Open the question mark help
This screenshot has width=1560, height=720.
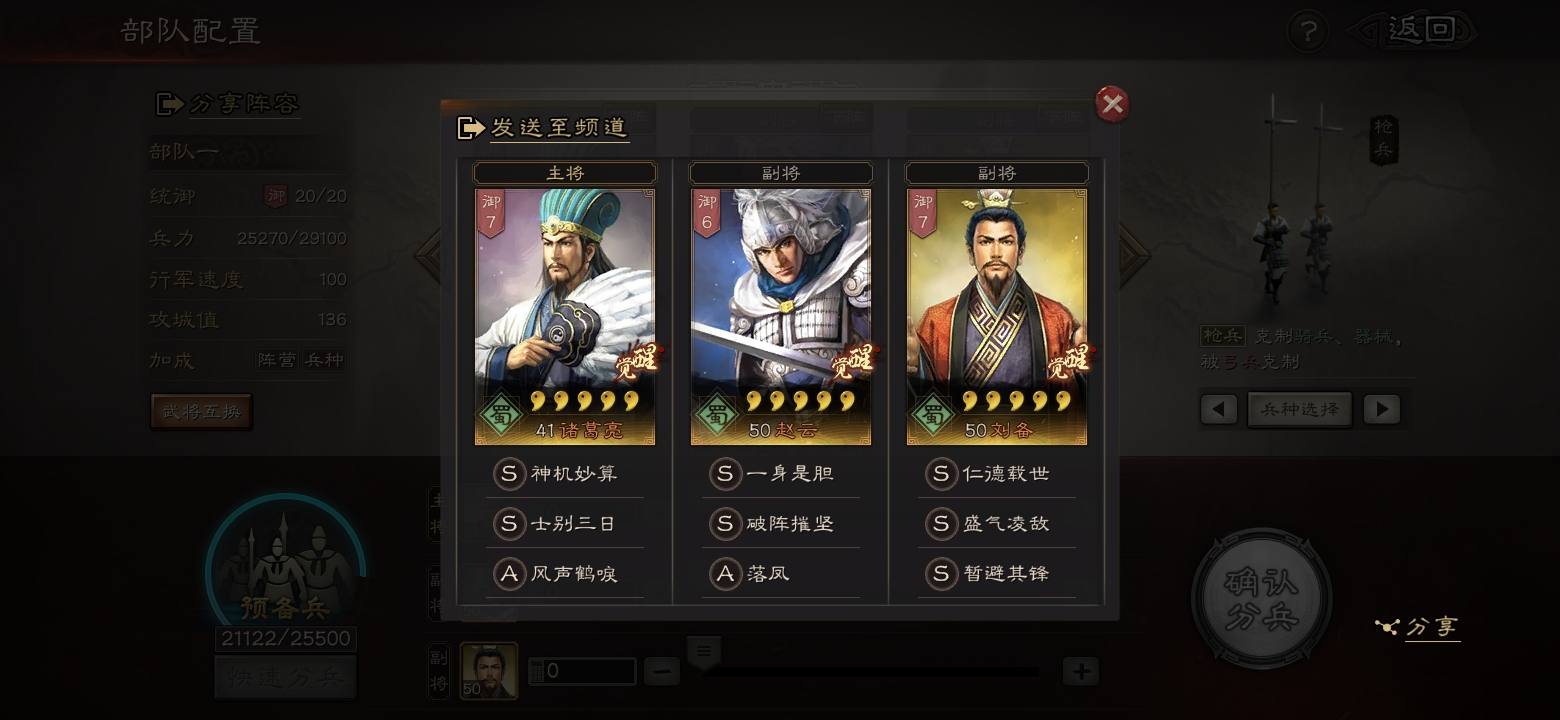[x=1306, y=32]
